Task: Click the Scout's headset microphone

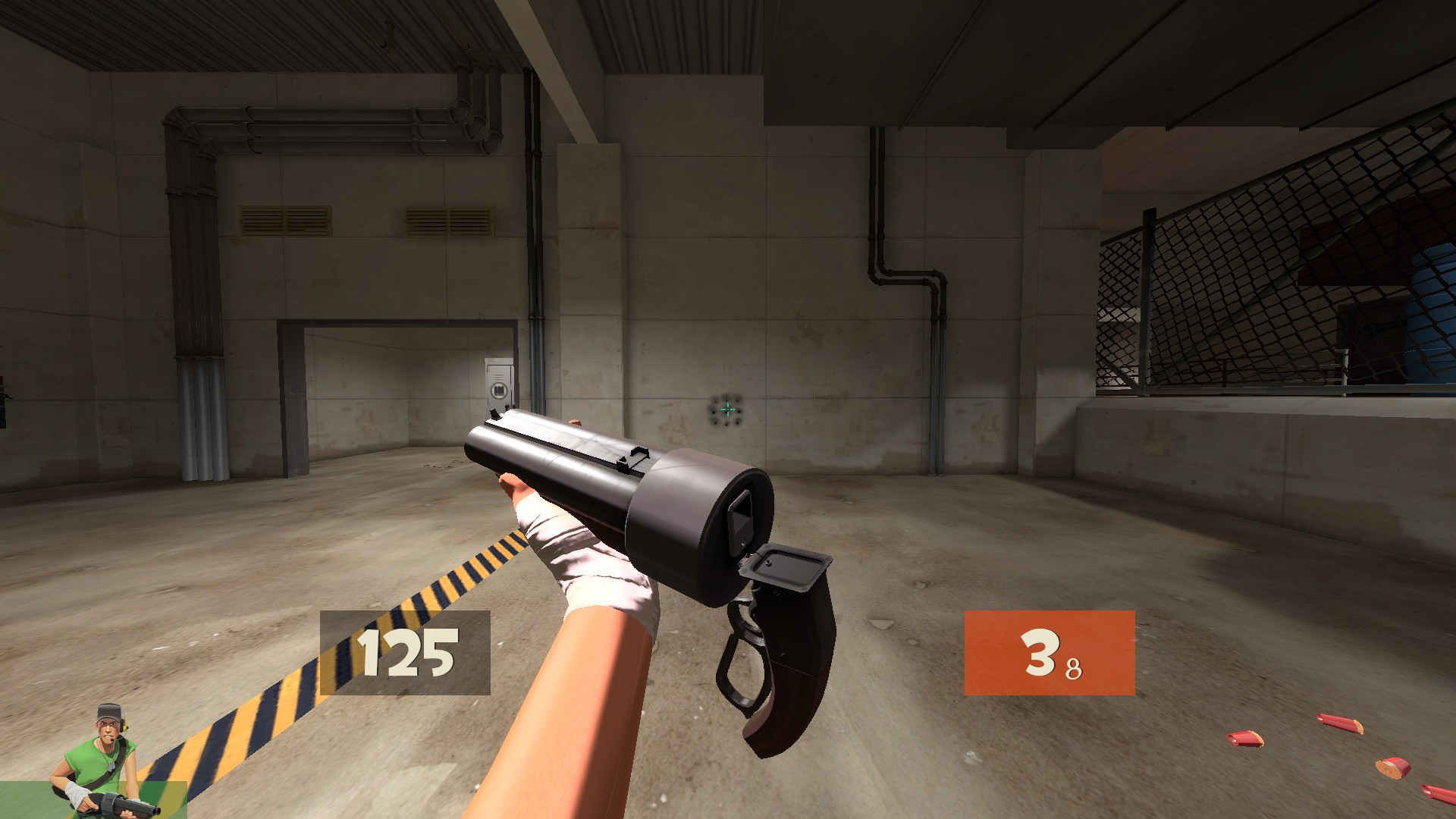Action: tap(112, 739)
